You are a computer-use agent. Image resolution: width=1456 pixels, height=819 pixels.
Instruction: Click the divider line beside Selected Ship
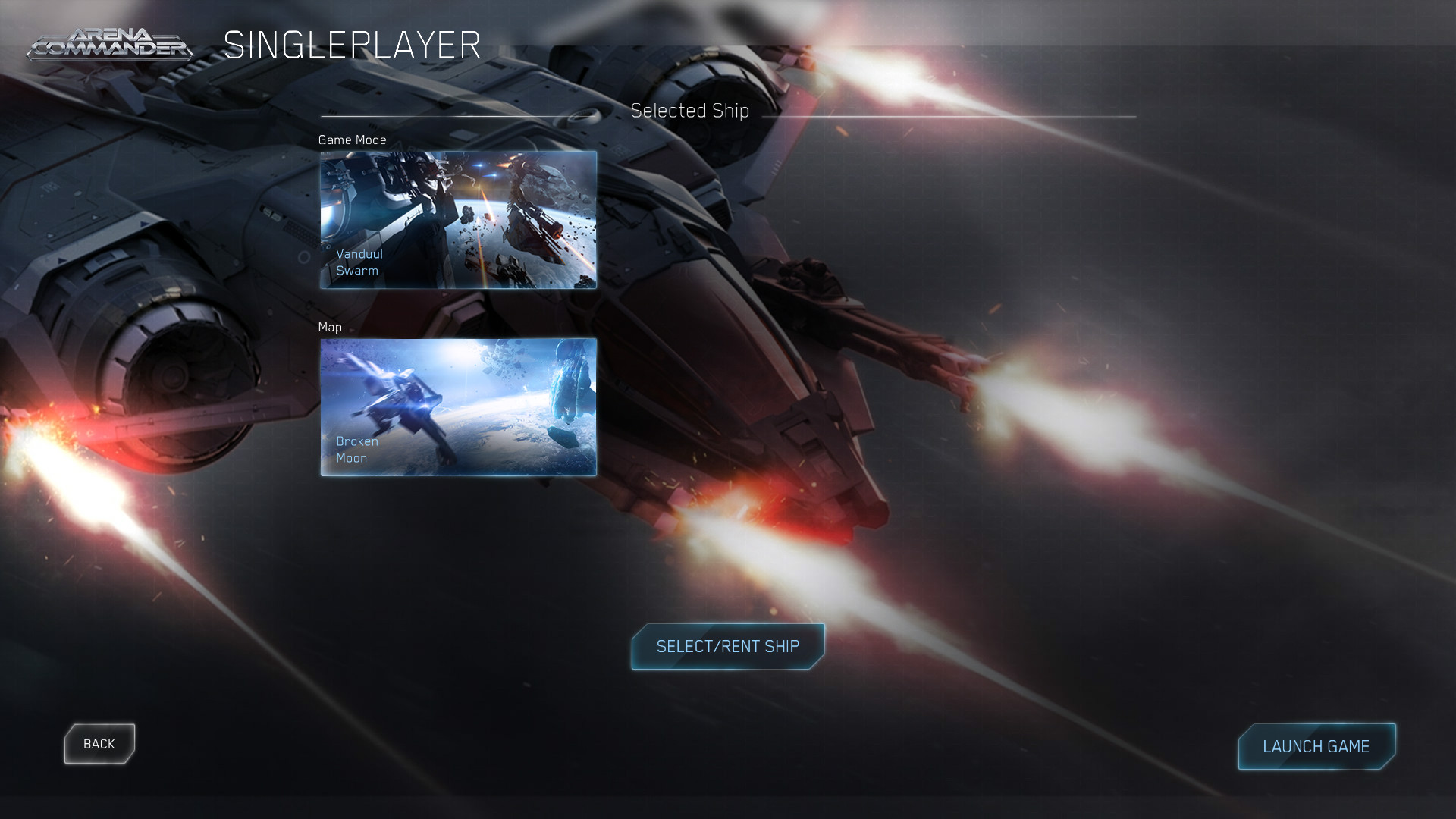click(948, 116)
